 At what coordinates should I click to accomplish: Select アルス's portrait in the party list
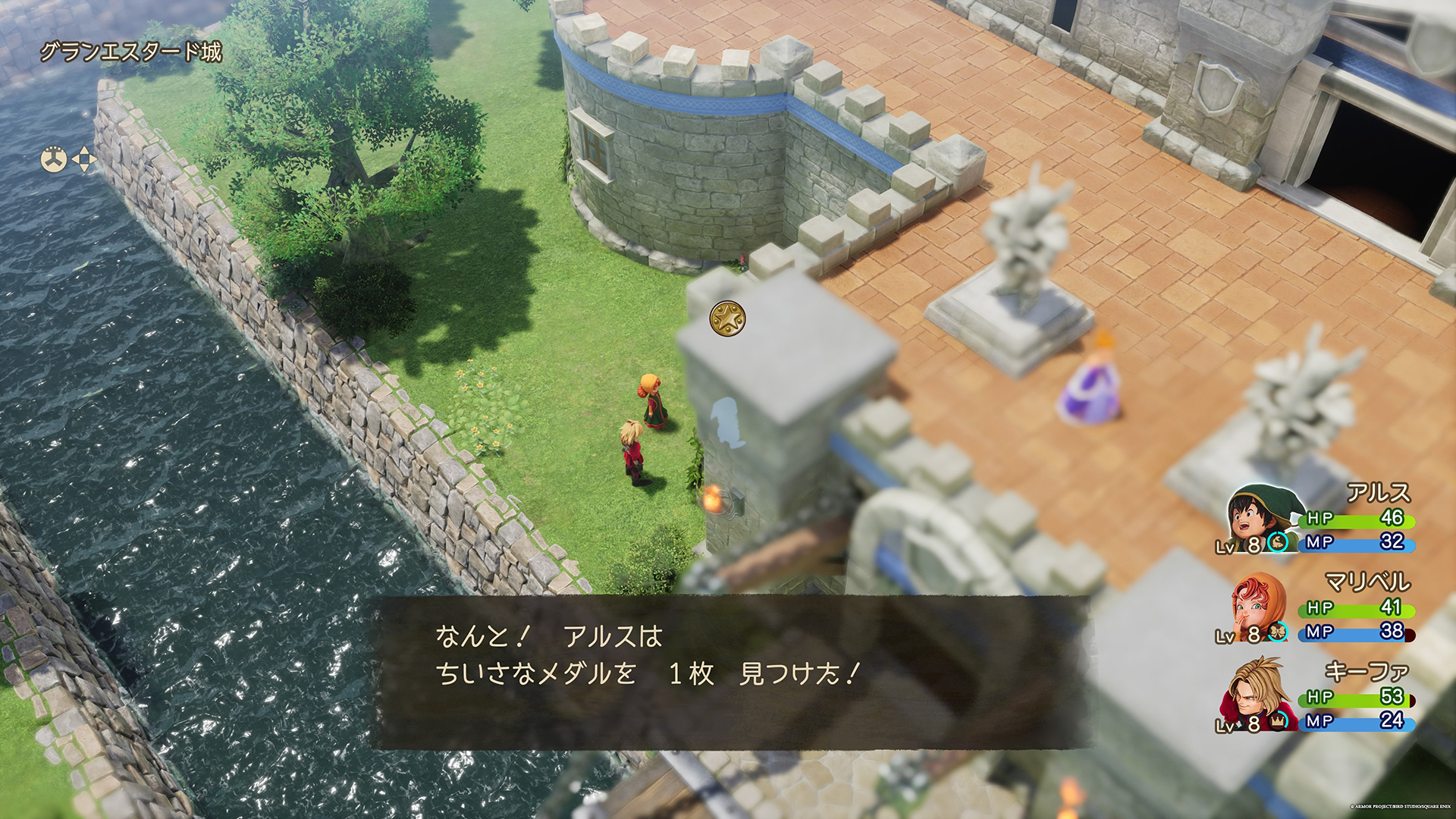[1257, 517]
